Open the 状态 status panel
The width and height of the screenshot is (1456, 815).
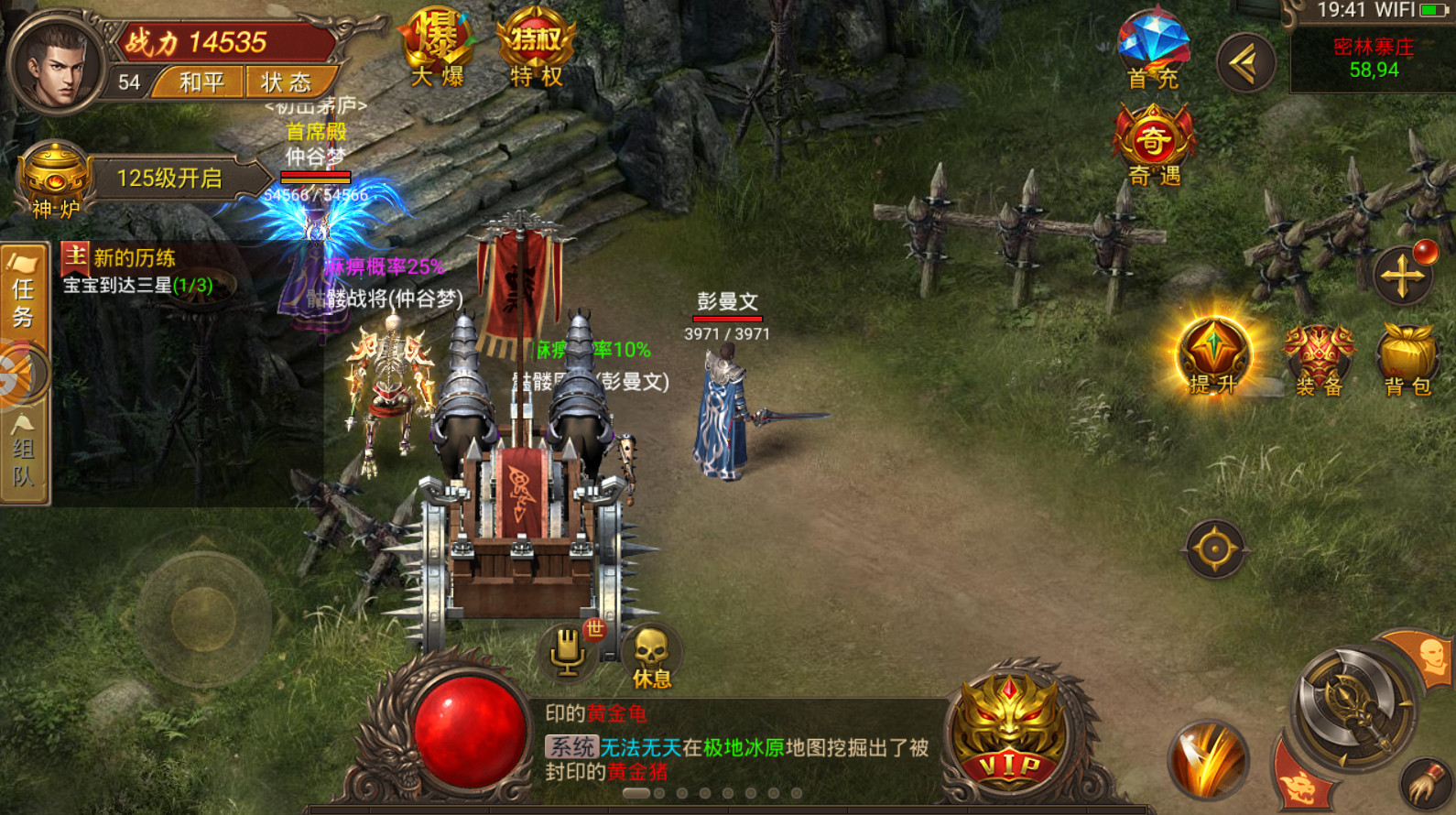(286, 82)
